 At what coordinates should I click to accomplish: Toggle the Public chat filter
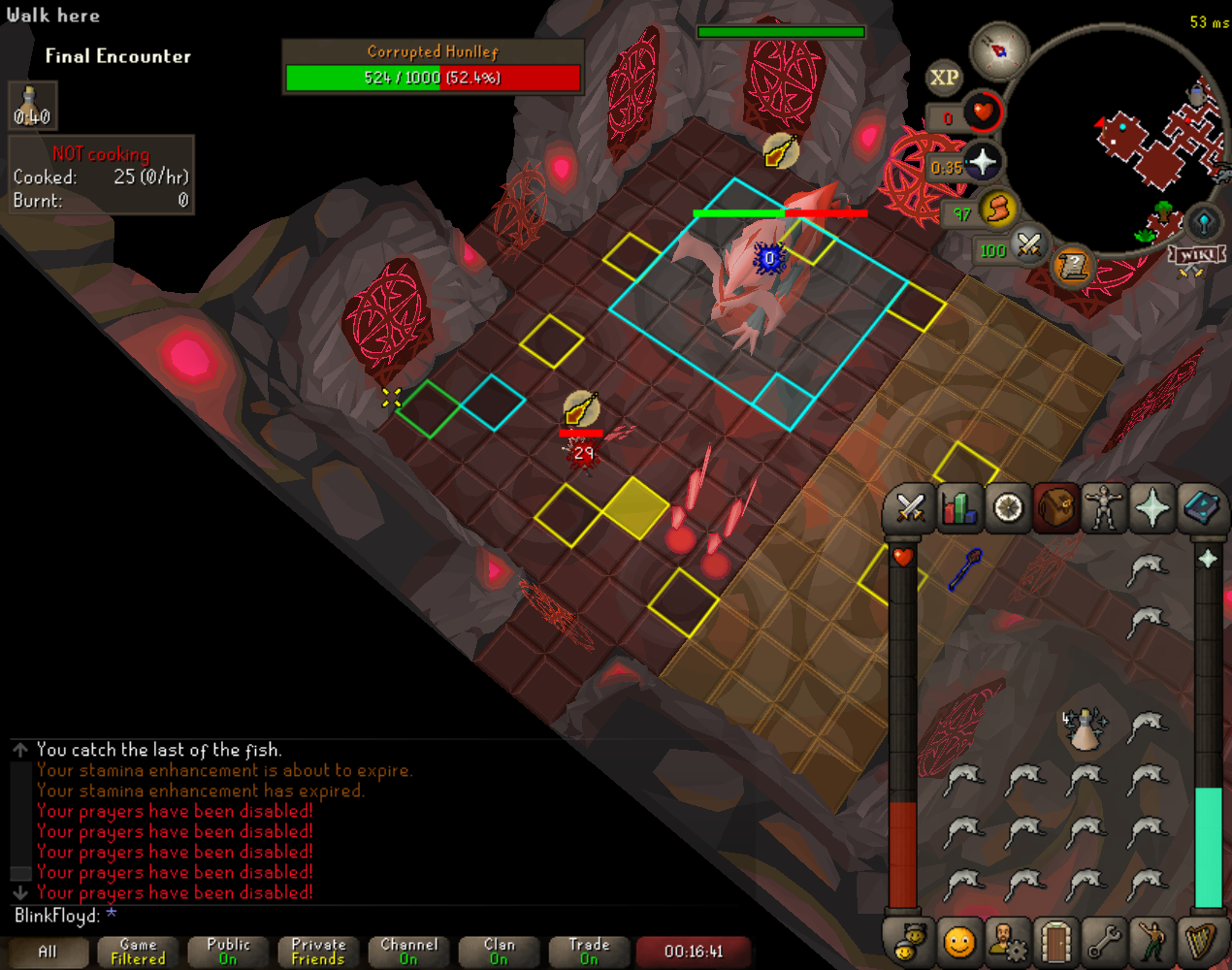(x=228, y=952)
